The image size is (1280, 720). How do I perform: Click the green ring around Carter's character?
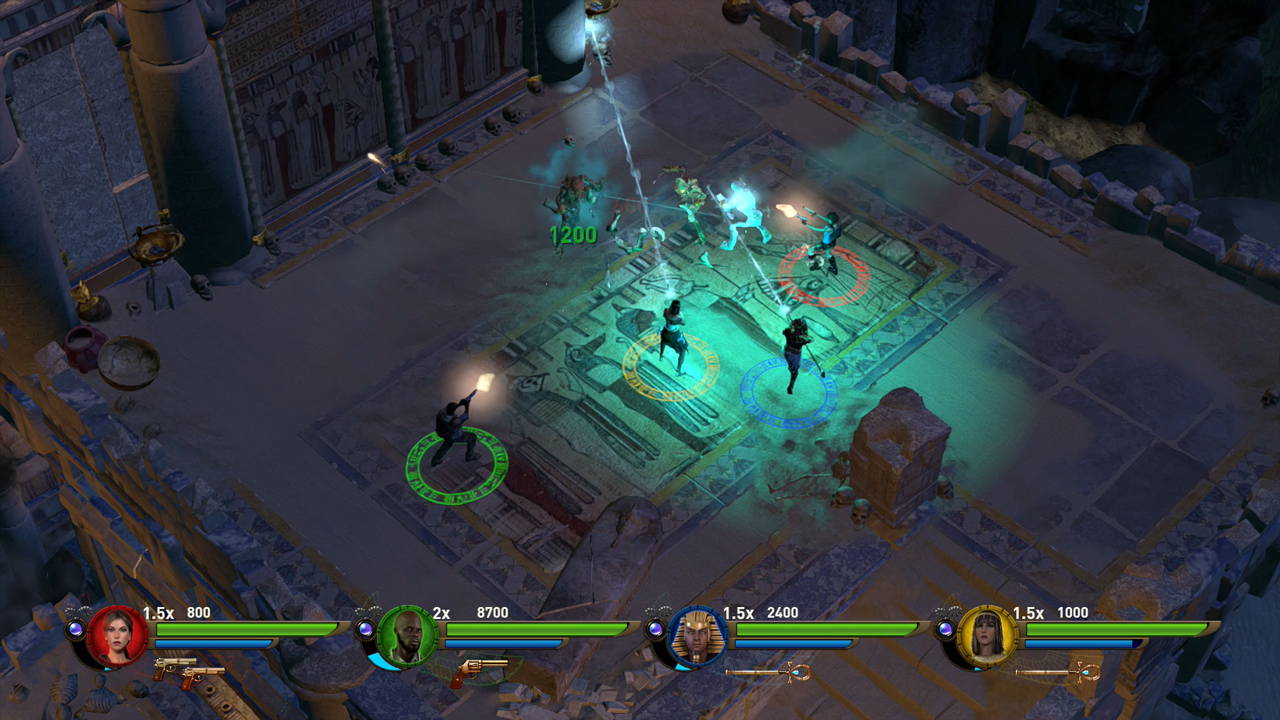coord(455,465)
